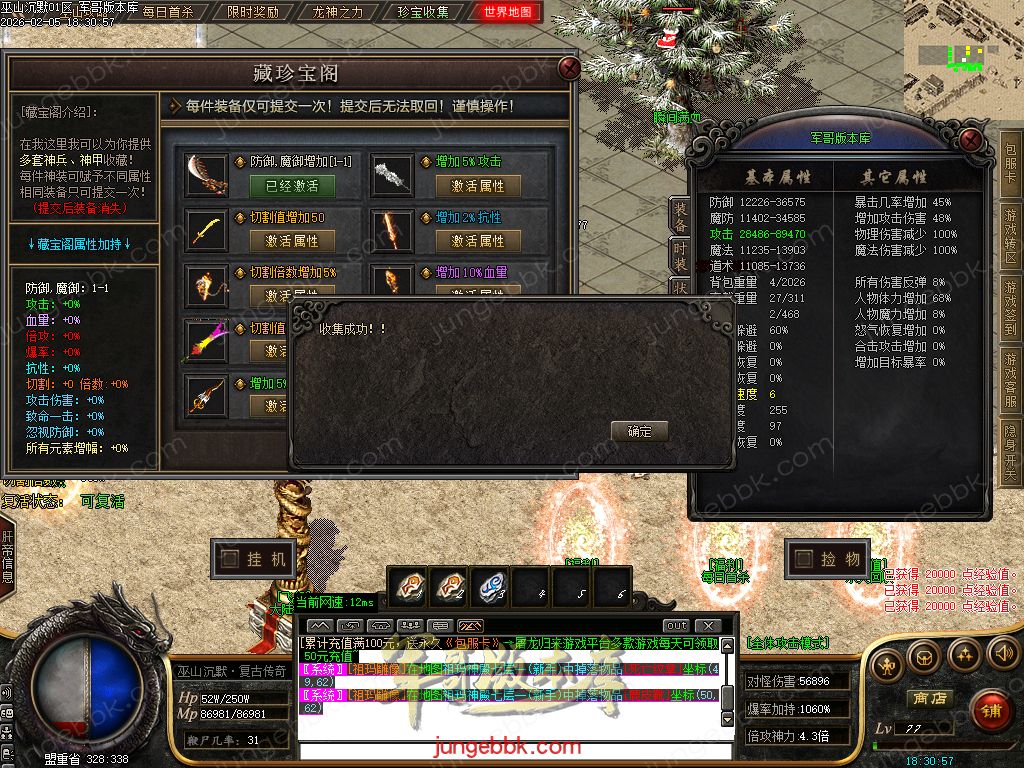Toggle the 挂机 auto-battle checkbox
Viewport: 1024px width, 768px height.
click(x=229, y=559)
